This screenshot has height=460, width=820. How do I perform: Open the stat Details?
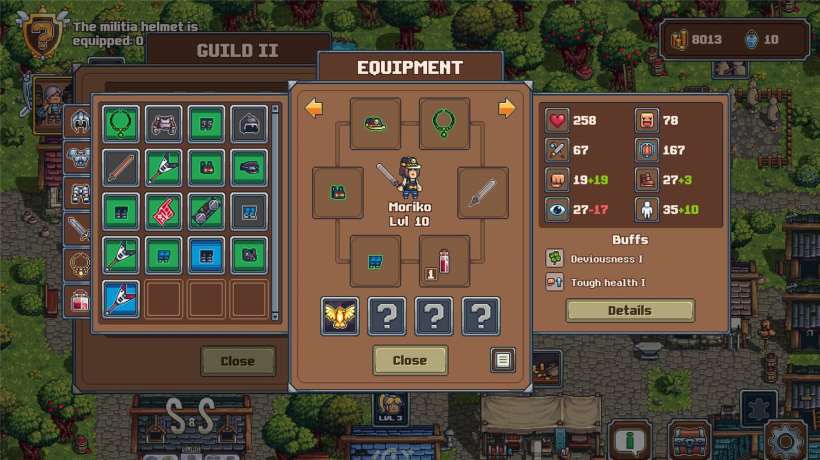click(629, 310)
